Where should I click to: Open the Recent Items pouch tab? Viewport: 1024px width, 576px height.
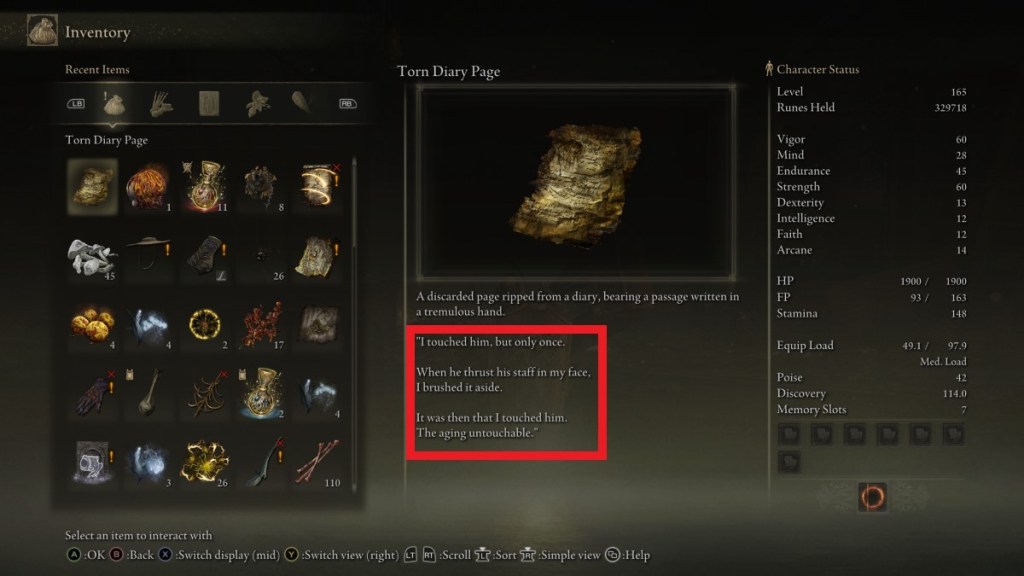(x=113, y=102)
